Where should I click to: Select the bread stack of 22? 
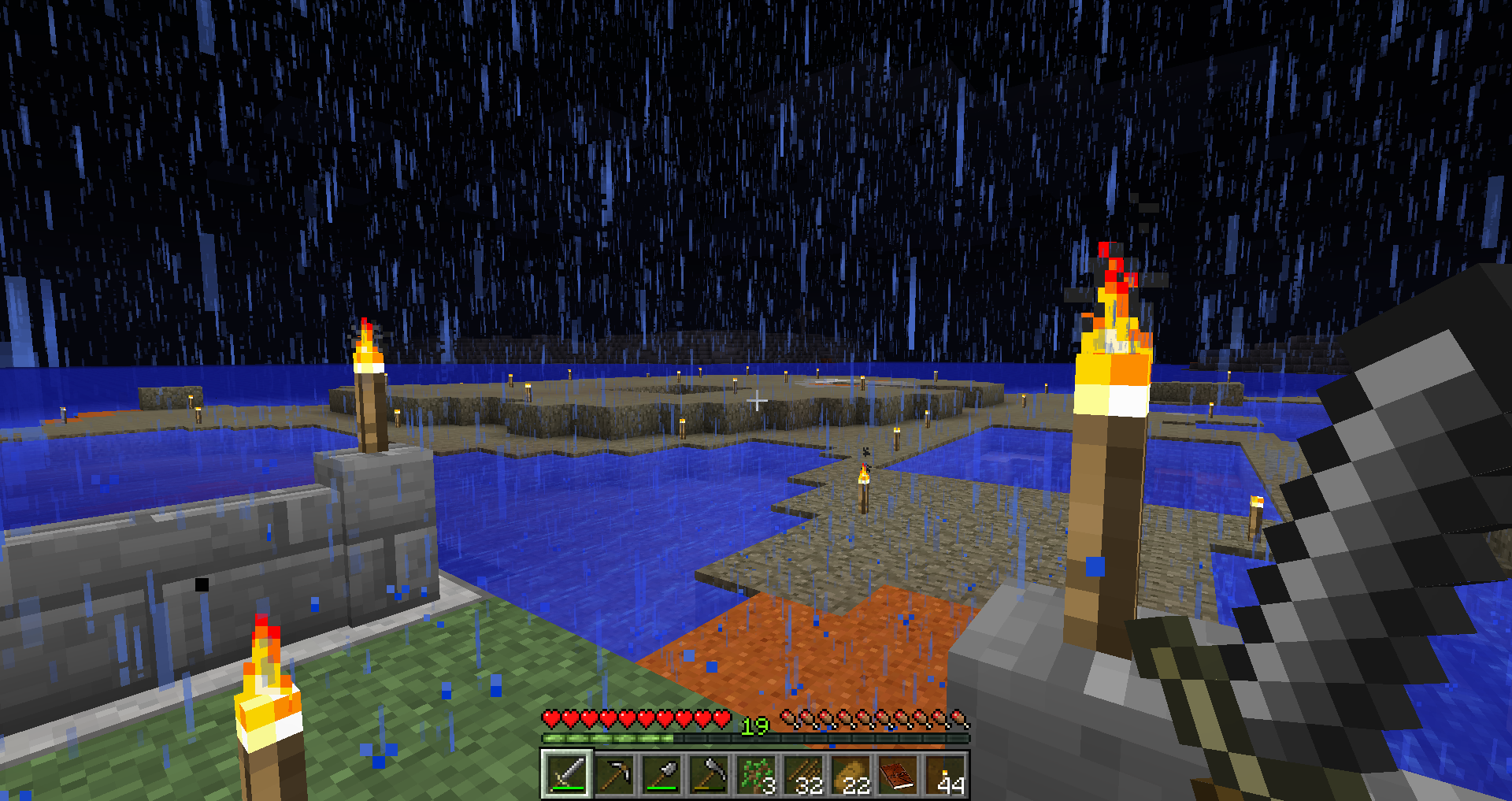(x=850, y=775)
